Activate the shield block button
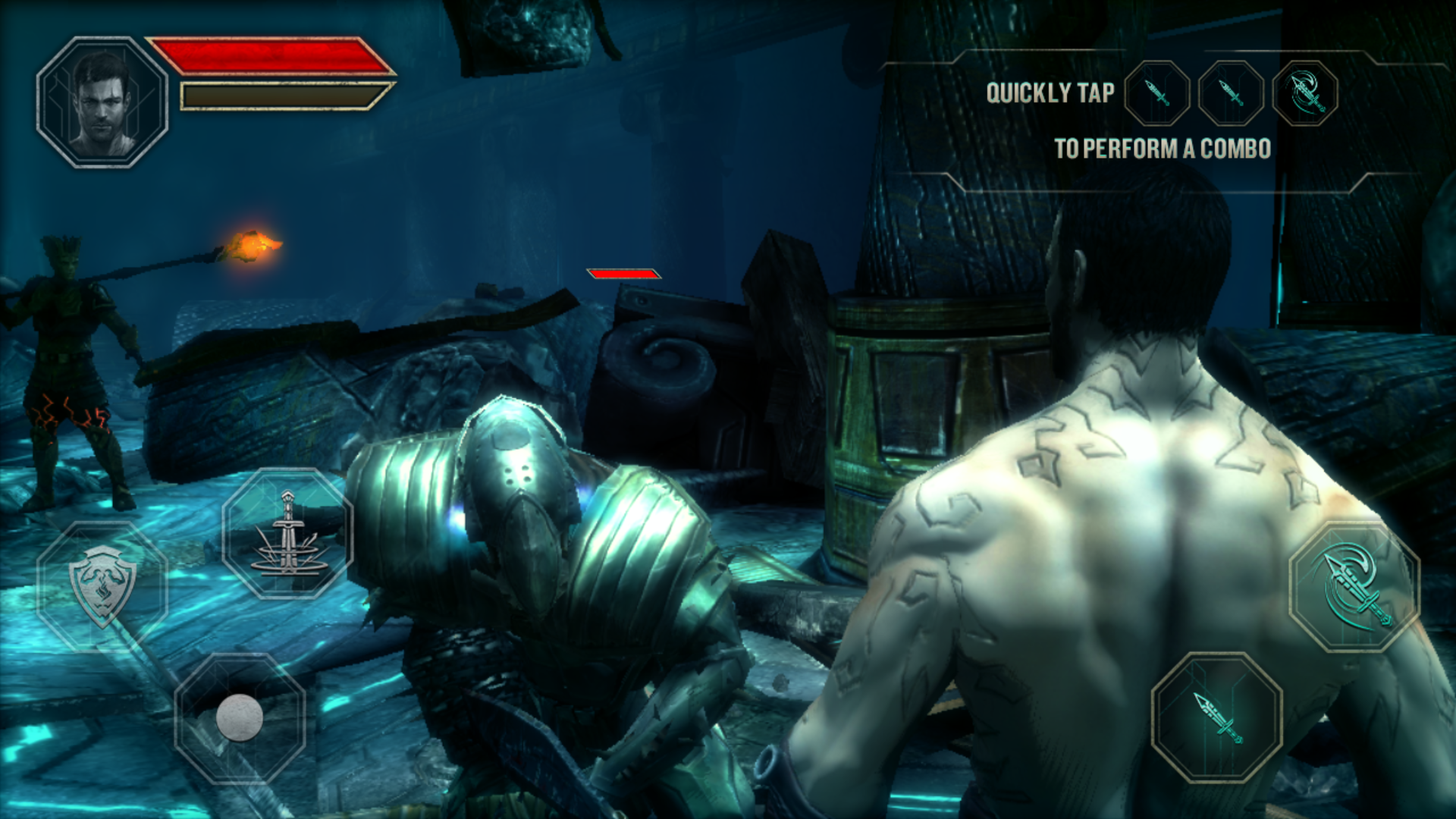The height and width of the screenshot is (819, 1456). [102, 585]
